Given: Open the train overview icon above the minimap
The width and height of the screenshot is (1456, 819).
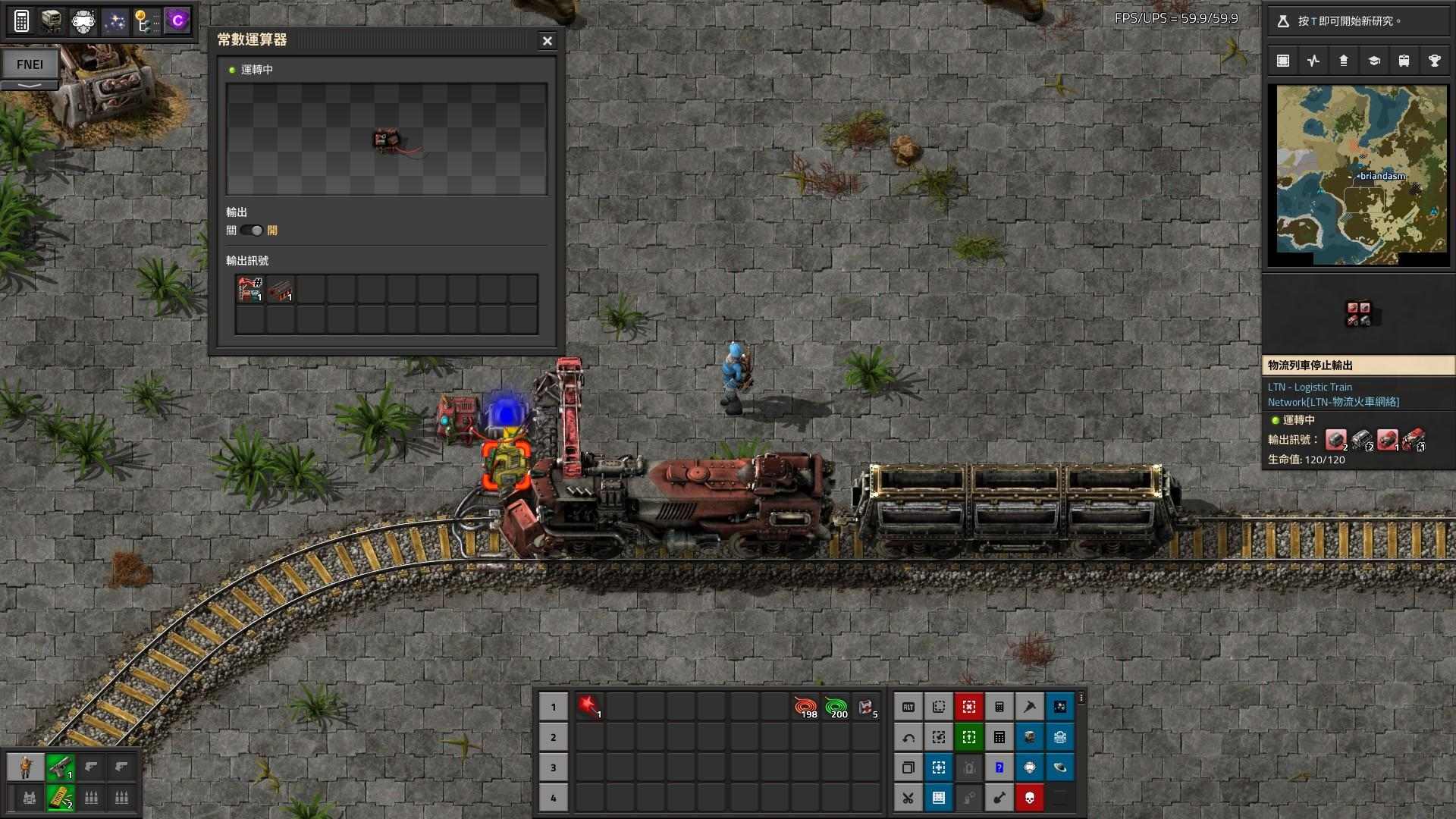Looking at the screenshot, I should (x=1404, y=61).
